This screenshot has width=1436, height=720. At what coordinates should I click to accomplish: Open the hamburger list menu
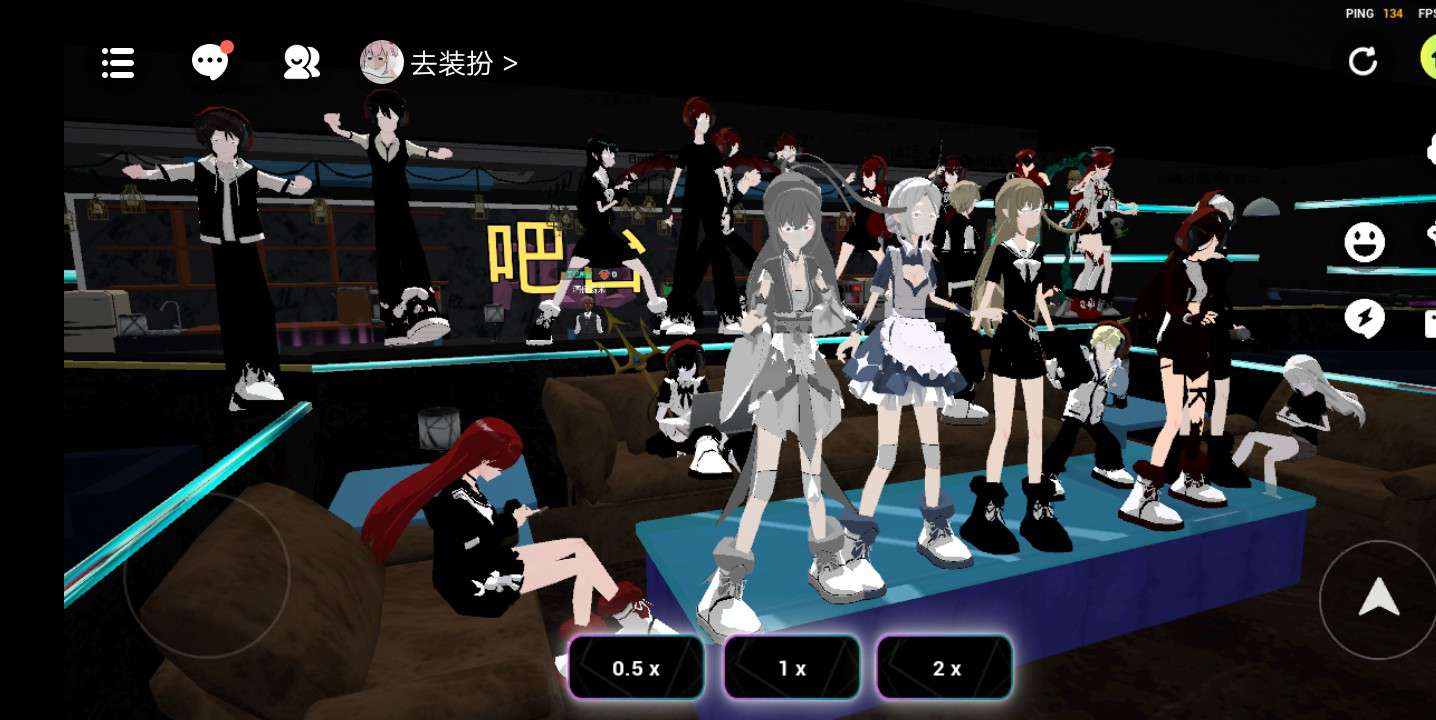118,63
